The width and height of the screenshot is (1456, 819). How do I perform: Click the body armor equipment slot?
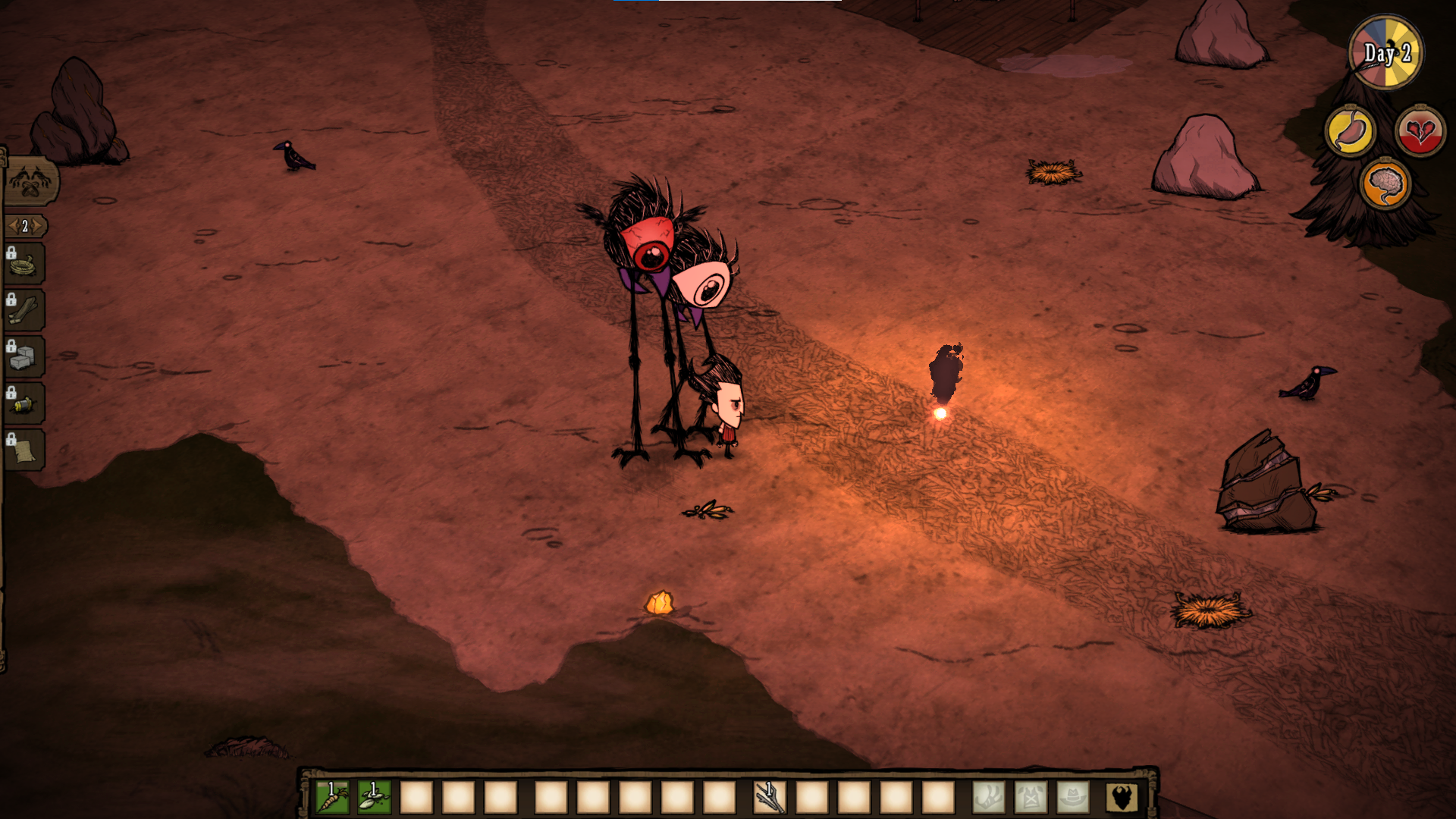tap(1031, 798)
